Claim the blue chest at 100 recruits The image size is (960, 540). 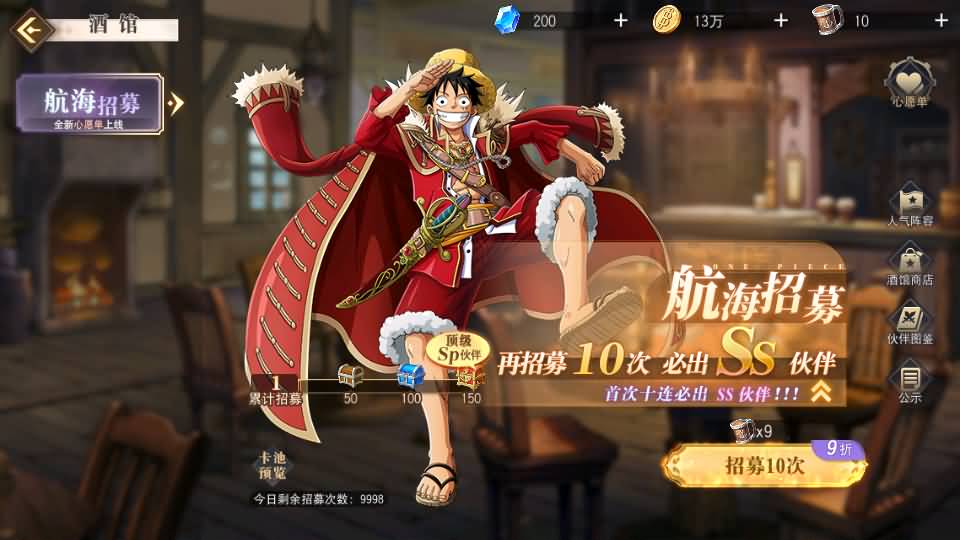pyautogui.click(x=410, y=378)
